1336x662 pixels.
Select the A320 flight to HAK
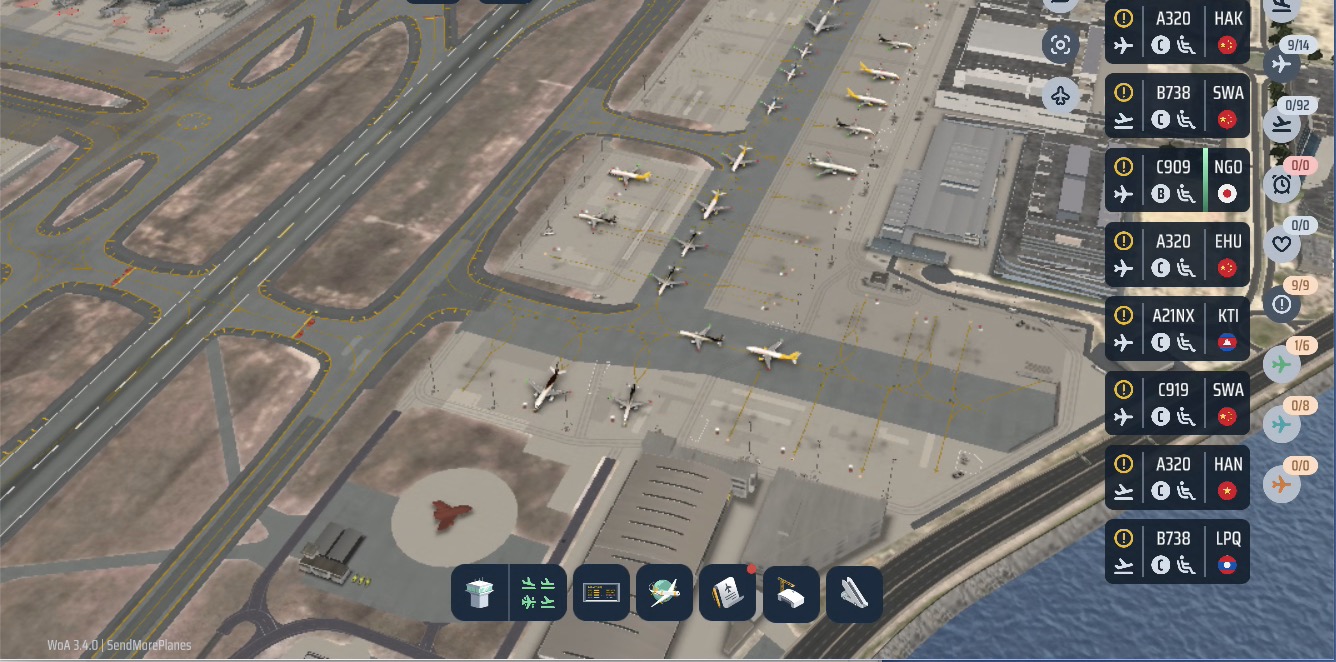tap(1177, 31)
